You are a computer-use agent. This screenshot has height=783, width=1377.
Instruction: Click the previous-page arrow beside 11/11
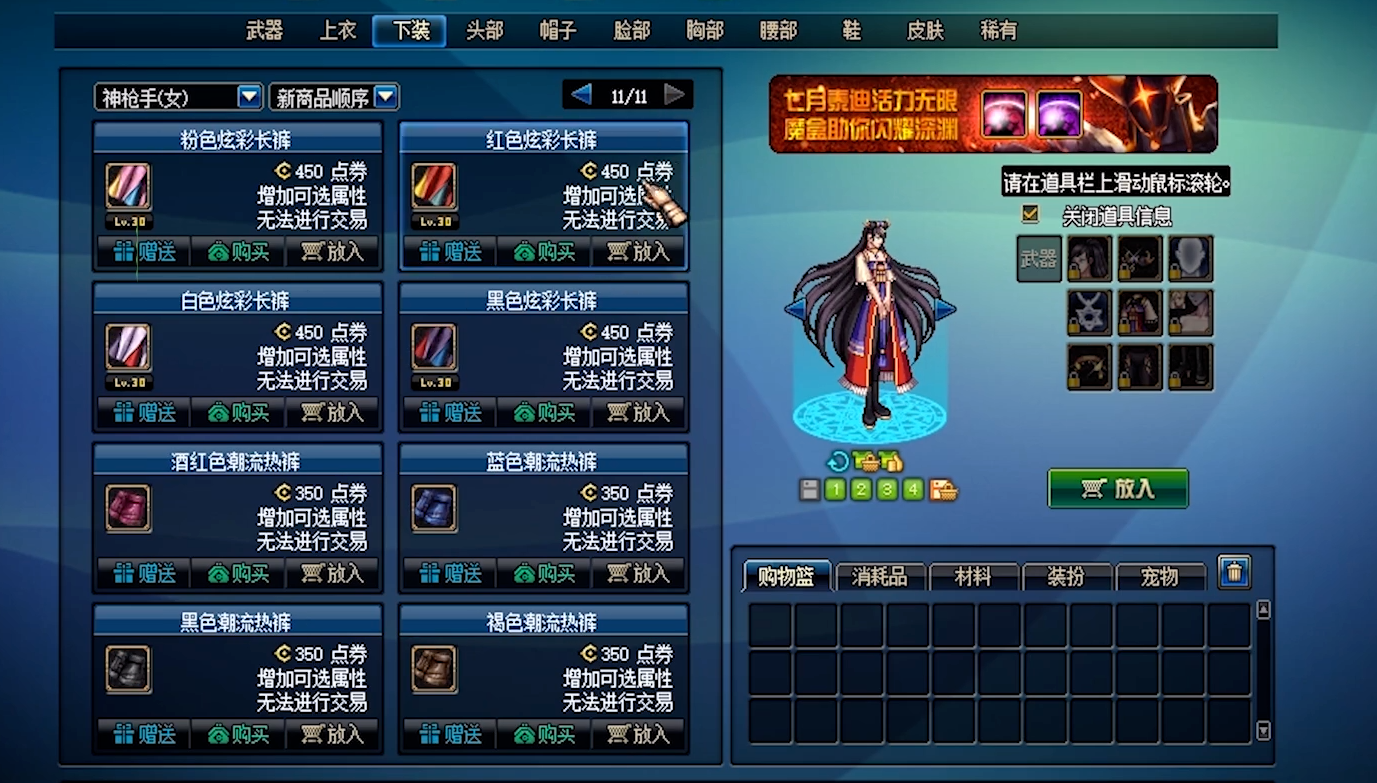tap(578, 94)
